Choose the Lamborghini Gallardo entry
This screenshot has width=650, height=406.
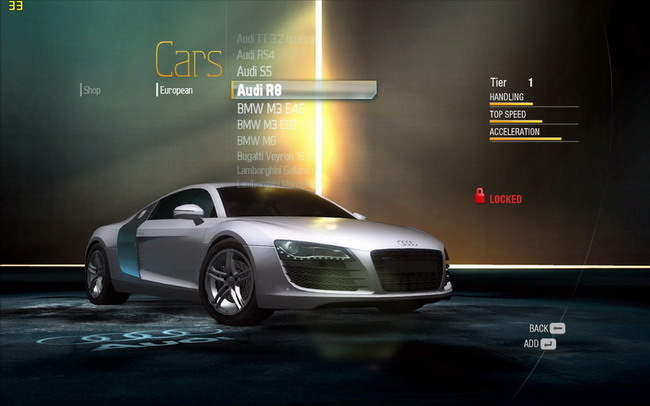274,171
